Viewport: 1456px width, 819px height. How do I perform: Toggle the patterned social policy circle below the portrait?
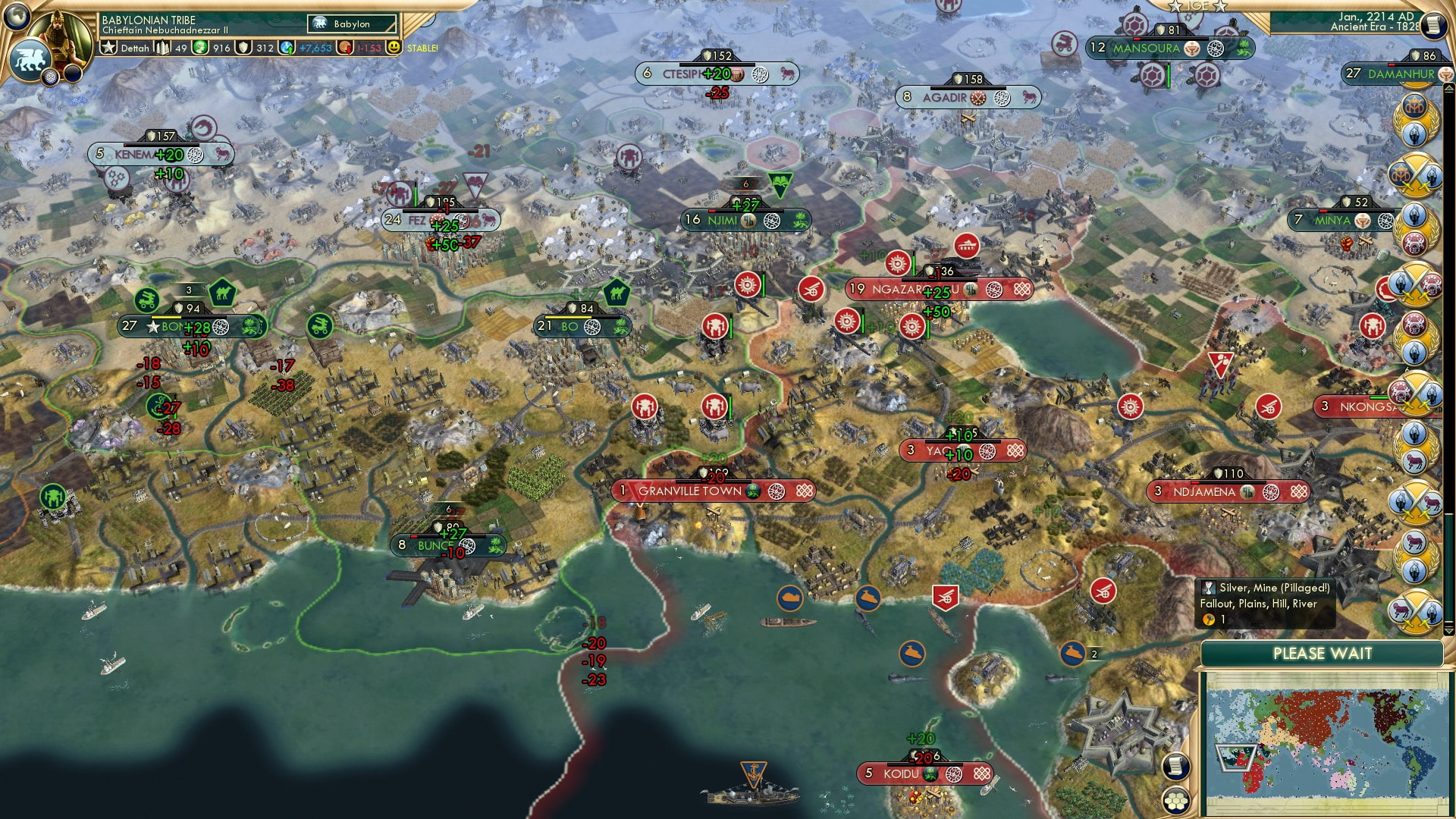(50, 76)
